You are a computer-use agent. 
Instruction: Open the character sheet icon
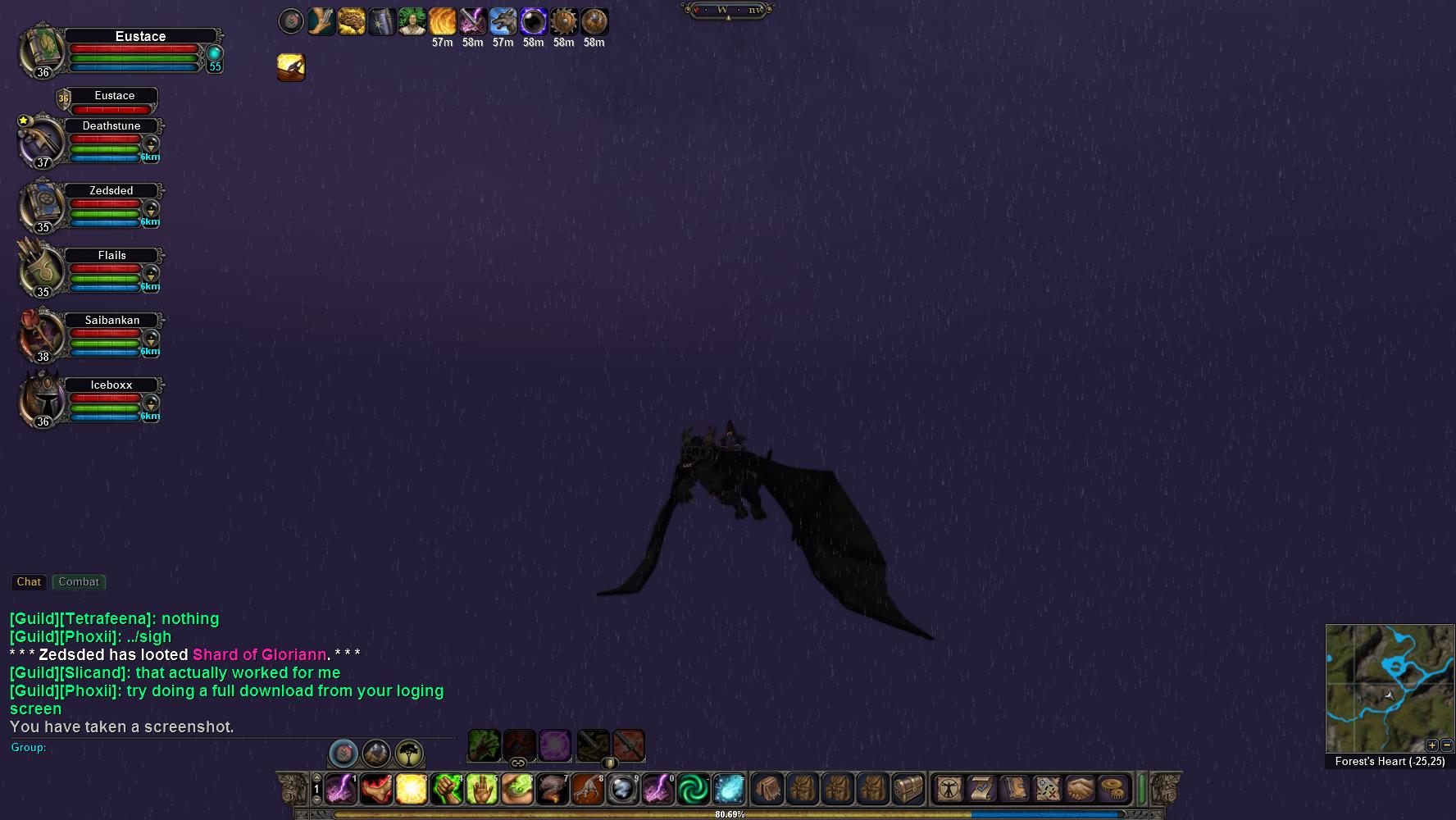pyautogui.click(x=949, y=789)
